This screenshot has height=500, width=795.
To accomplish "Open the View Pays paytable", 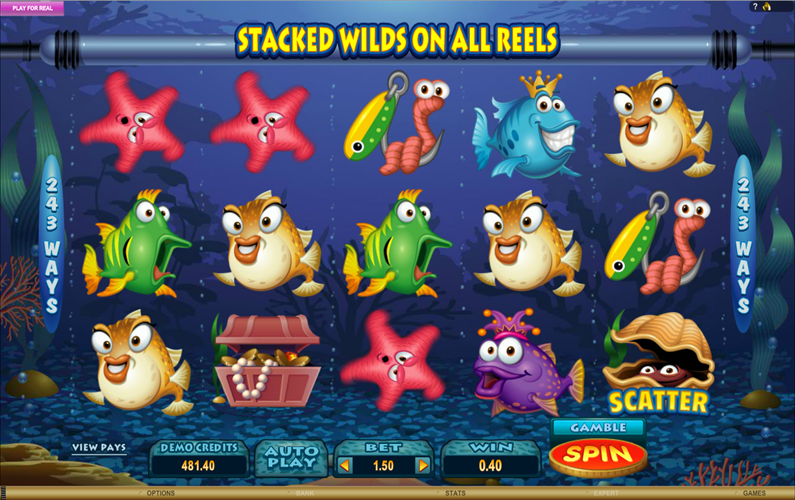I will coord(99,447).
